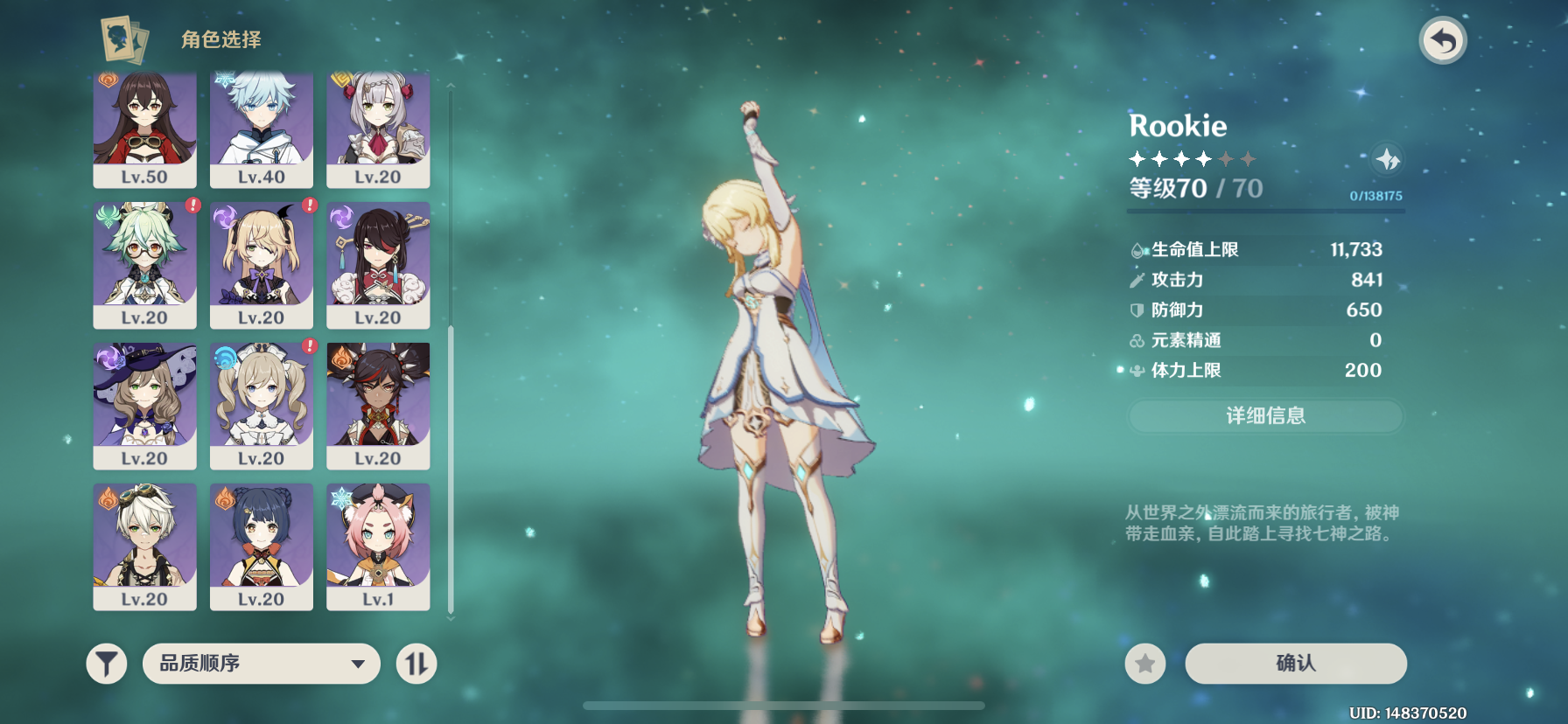Select Lisa in the purple witch hat
Viewport: 1568px width, 724px height.
pyautogui.click(x=144, y=405)
